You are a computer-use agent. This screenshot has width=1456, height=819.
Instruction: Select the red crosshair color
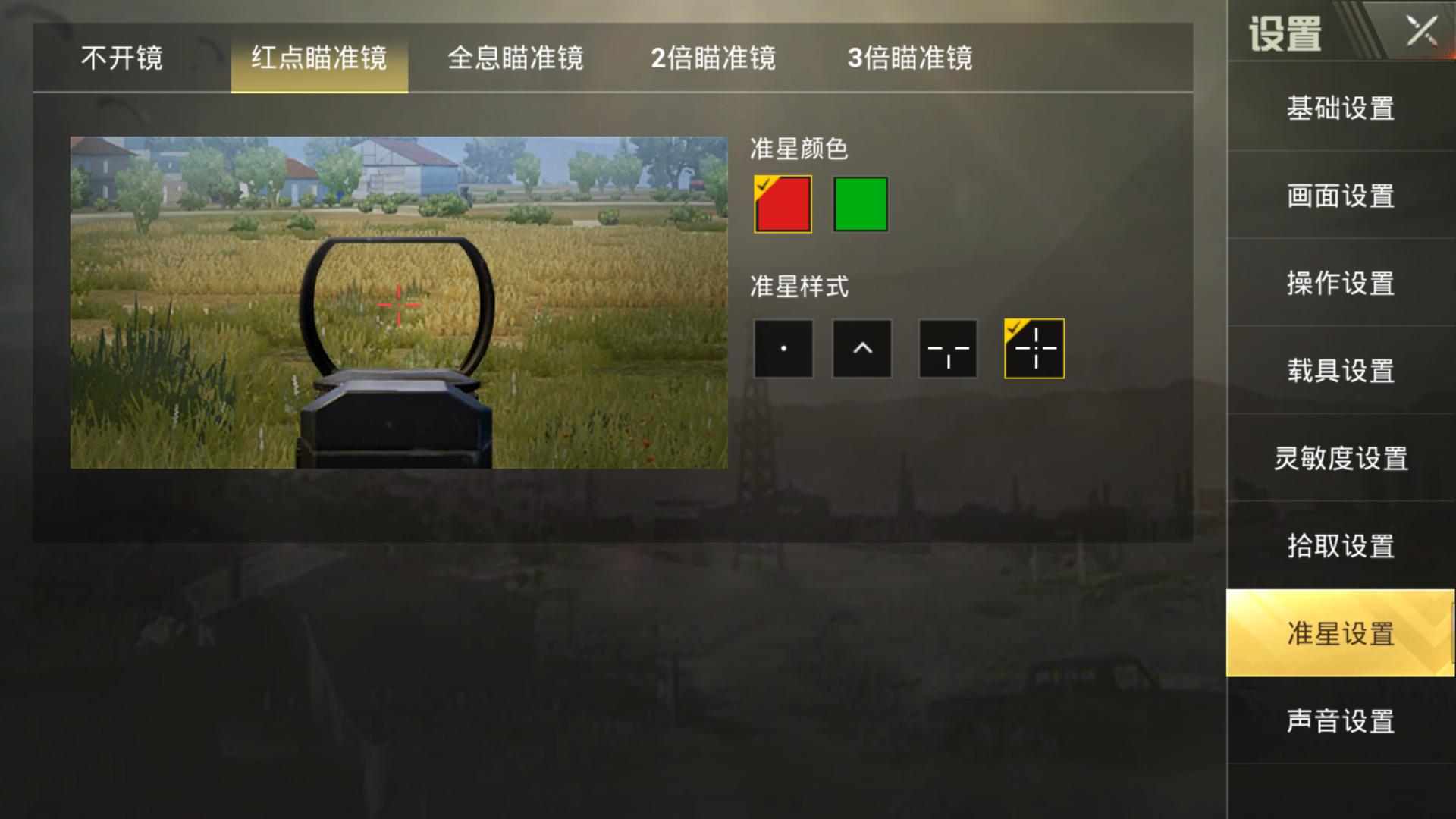pos(782,205)
